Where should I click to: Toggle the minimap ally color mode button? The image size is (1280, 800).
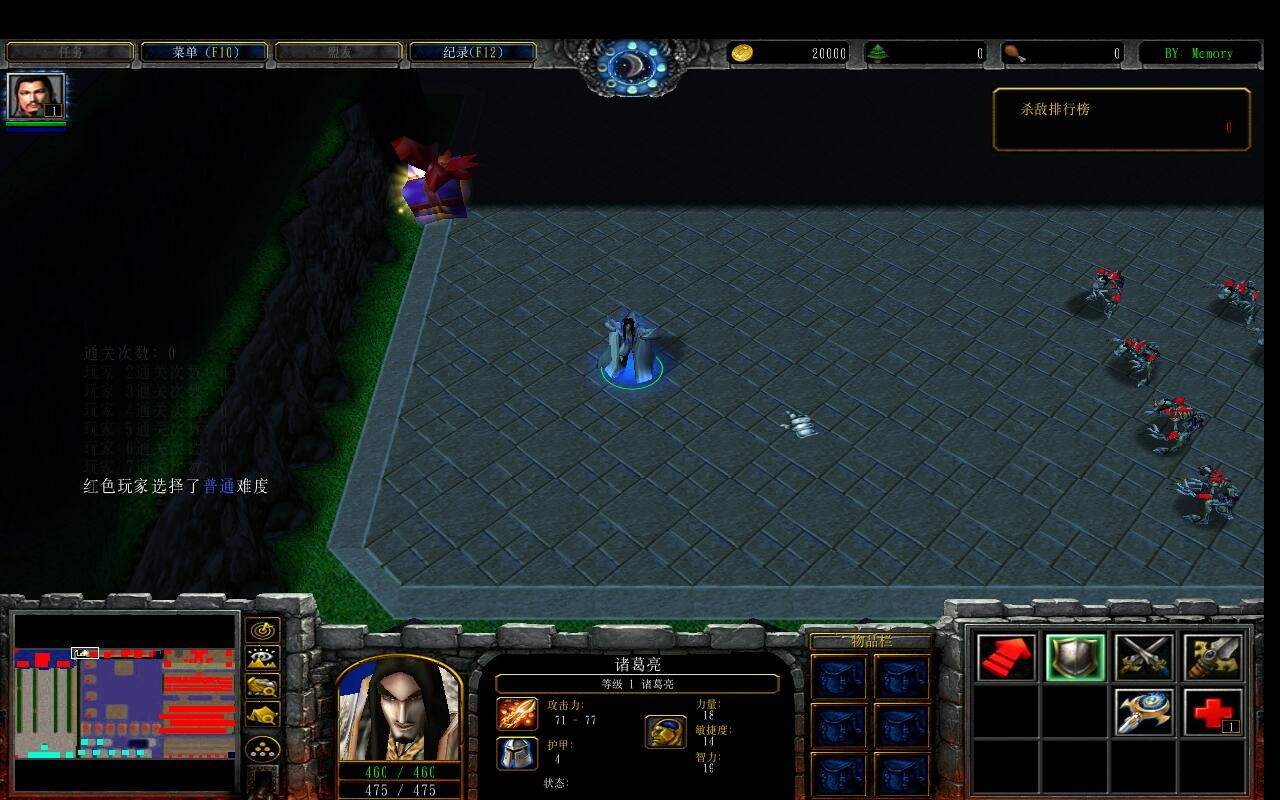(262, 687)
